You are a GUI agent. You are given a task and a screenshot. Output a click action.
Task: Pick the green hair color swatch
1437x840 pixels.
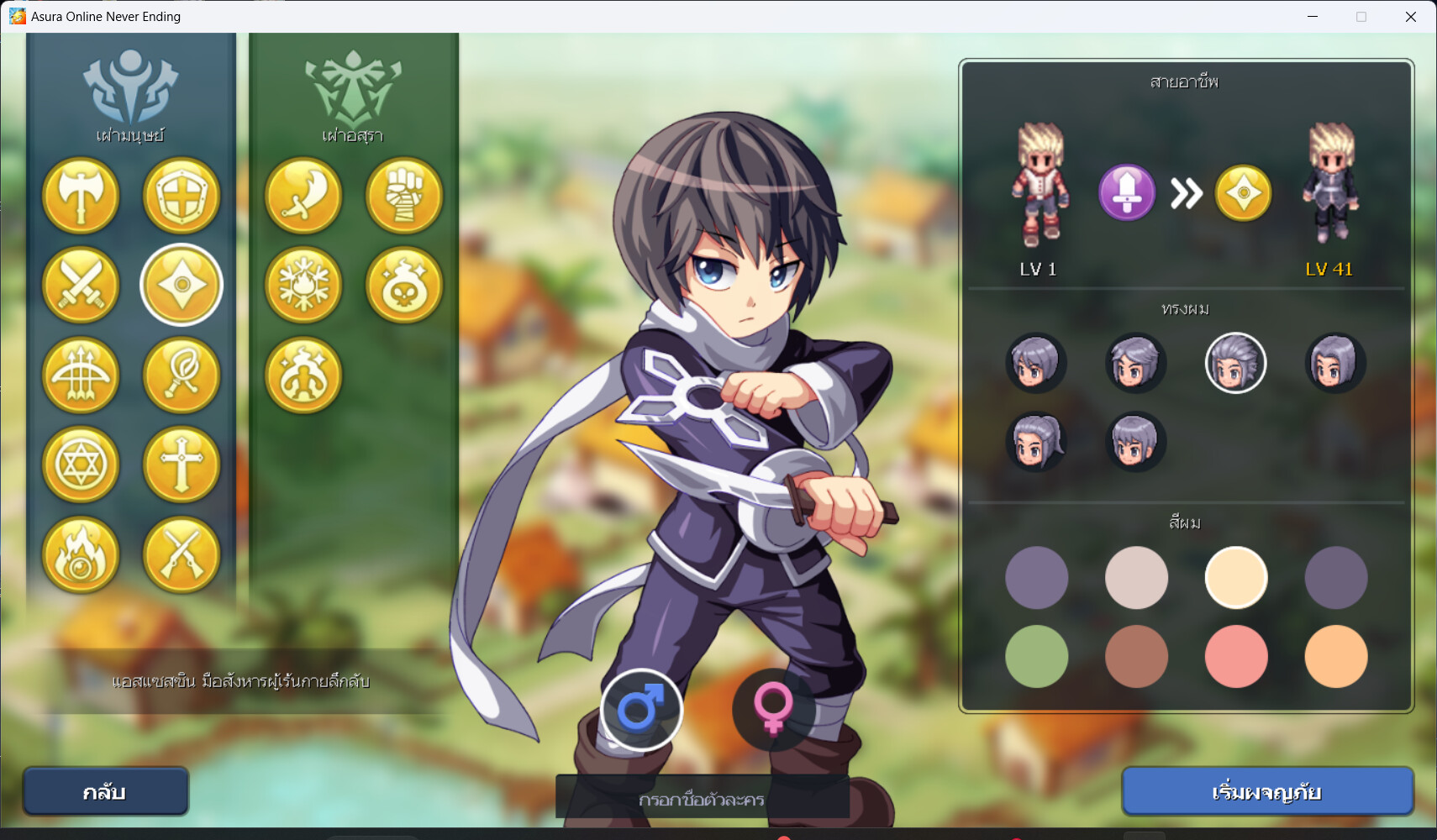(1037, 656)
